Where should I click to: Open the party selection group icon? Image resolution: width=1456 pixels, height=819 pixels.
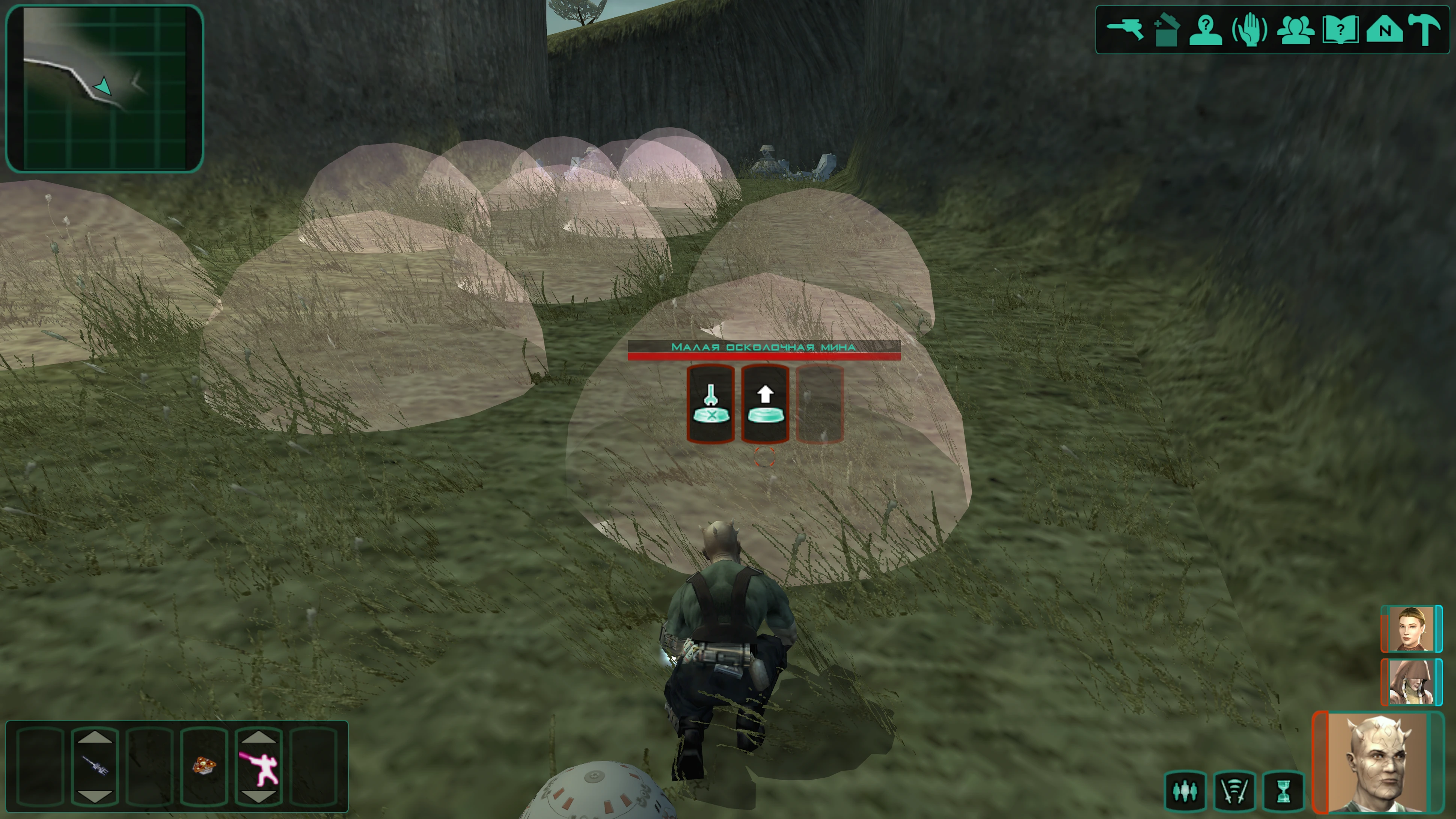1295,29
